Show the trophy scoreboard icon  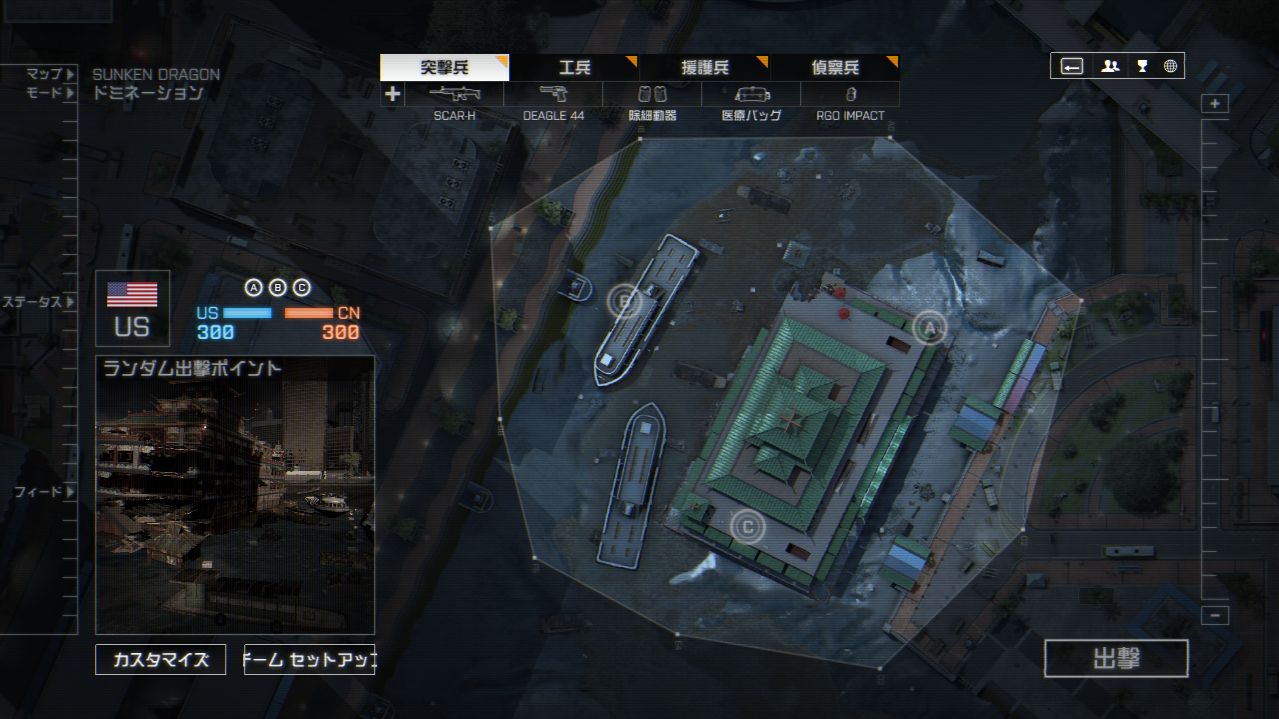coord(1141,66)
